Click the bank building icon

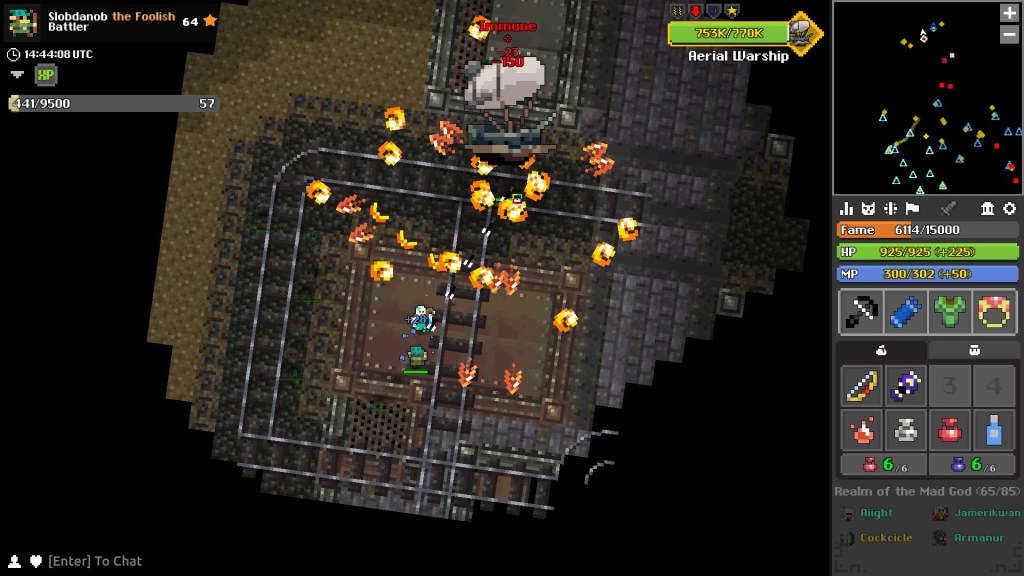(x=988, y=208)
